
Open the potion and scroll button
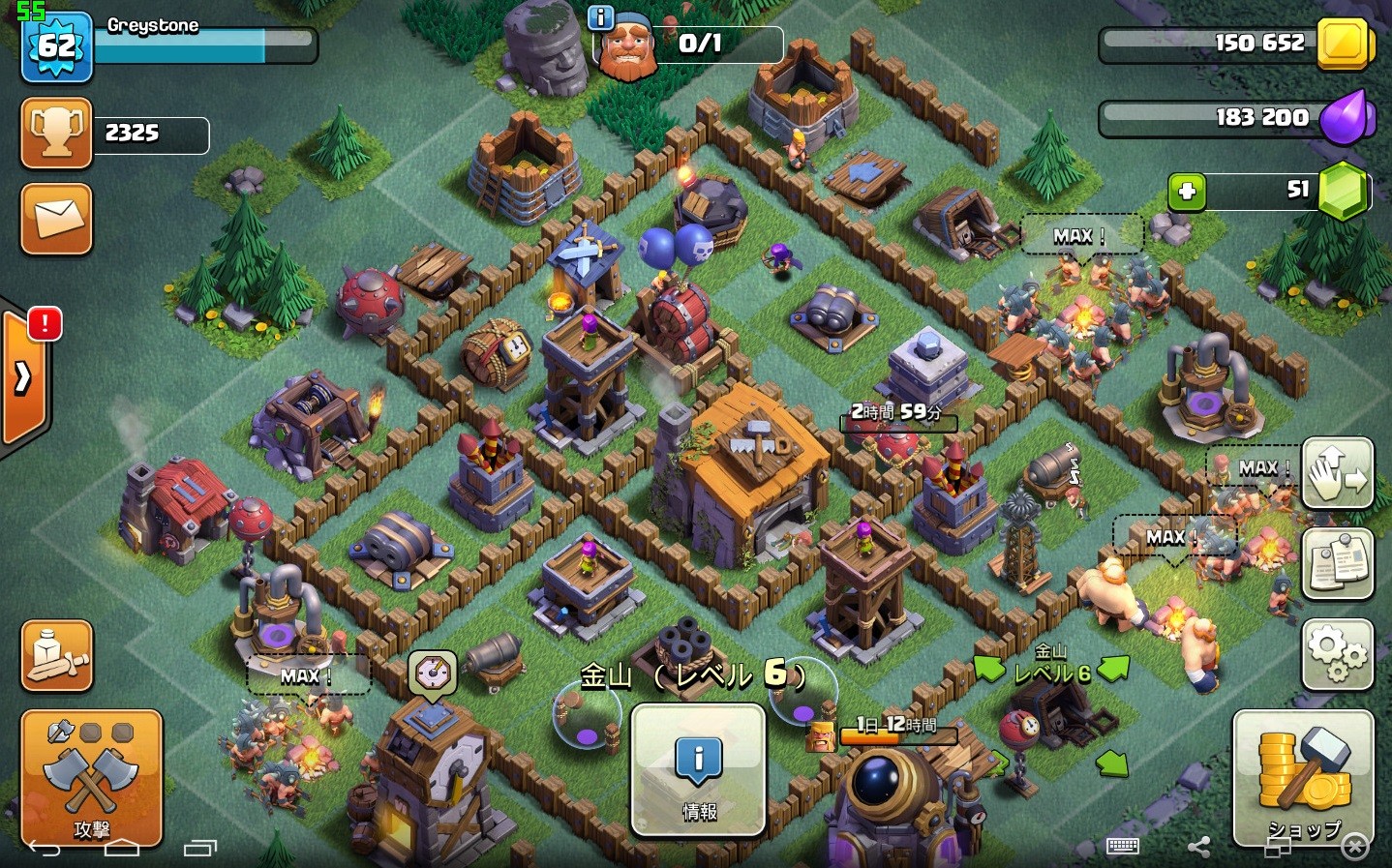pos(57,655)
